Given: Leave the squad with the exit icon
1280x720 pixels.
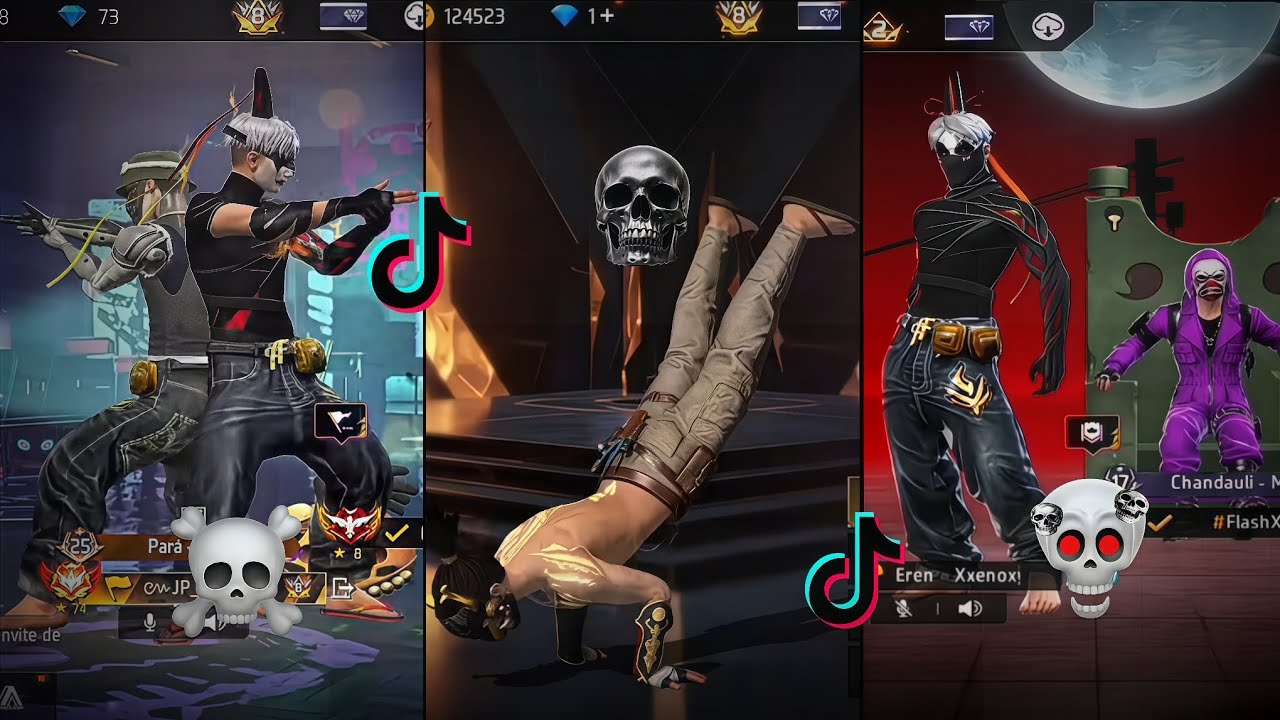Looking at the screenshot, I should click(x=341, y=588).
